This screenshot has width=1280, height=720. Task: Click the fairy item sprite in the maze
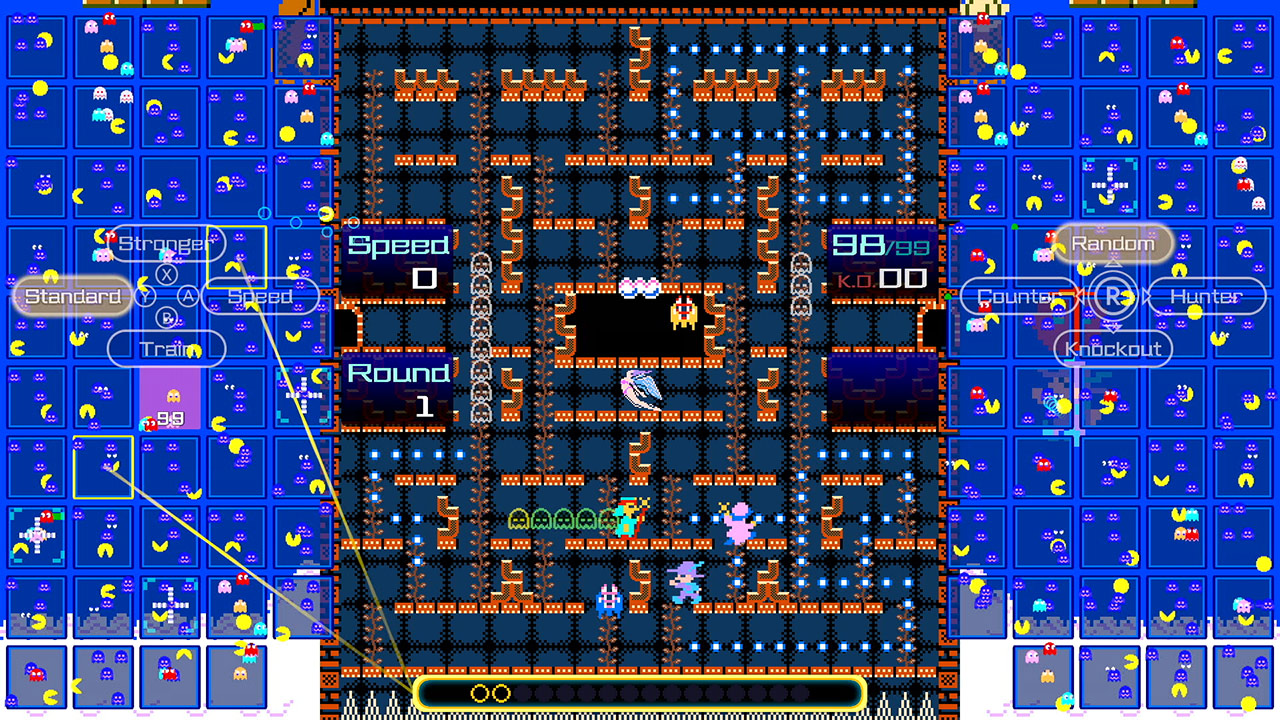click(x=640, y=390)
